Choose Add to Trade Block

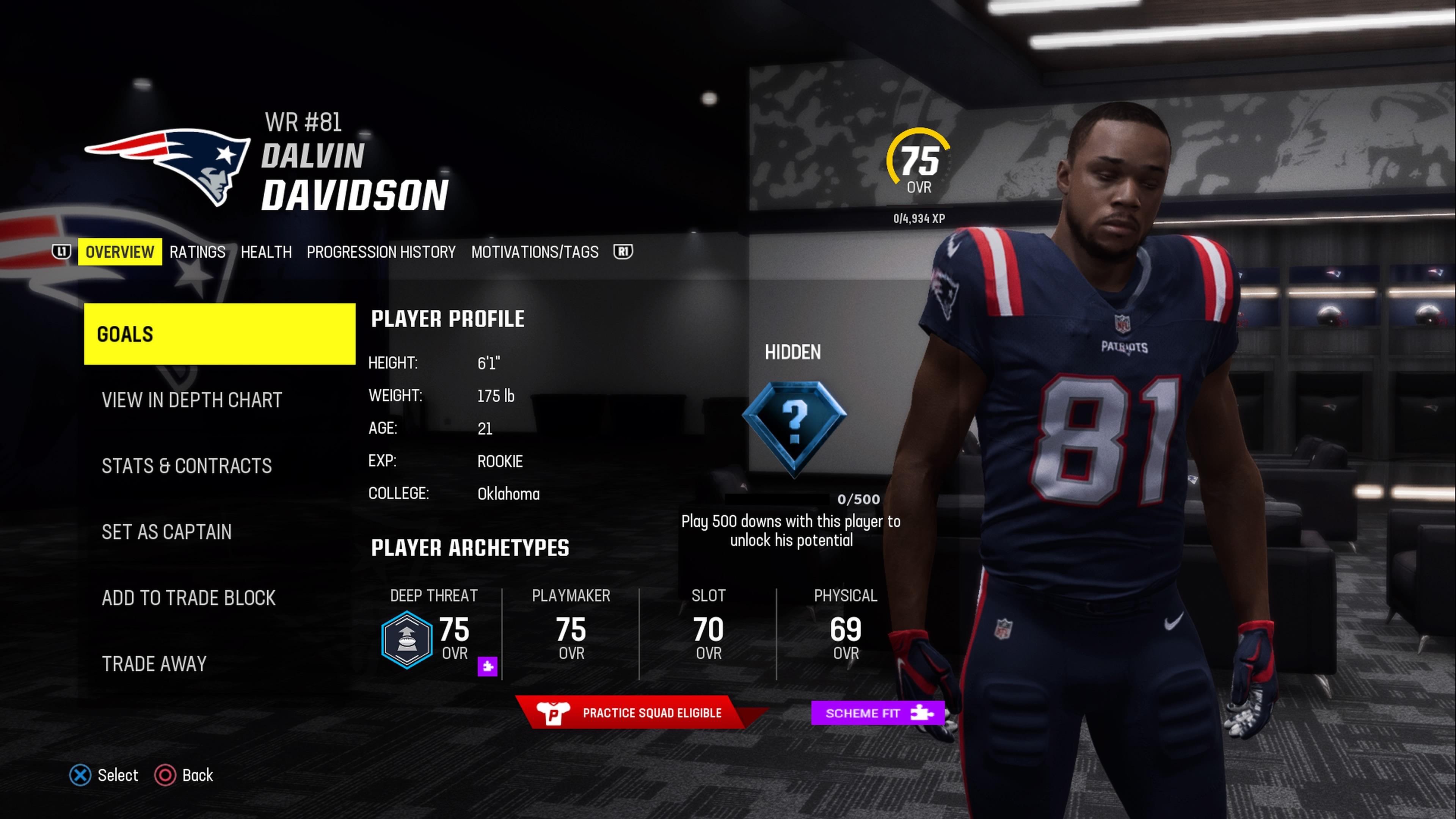[189, 598]
